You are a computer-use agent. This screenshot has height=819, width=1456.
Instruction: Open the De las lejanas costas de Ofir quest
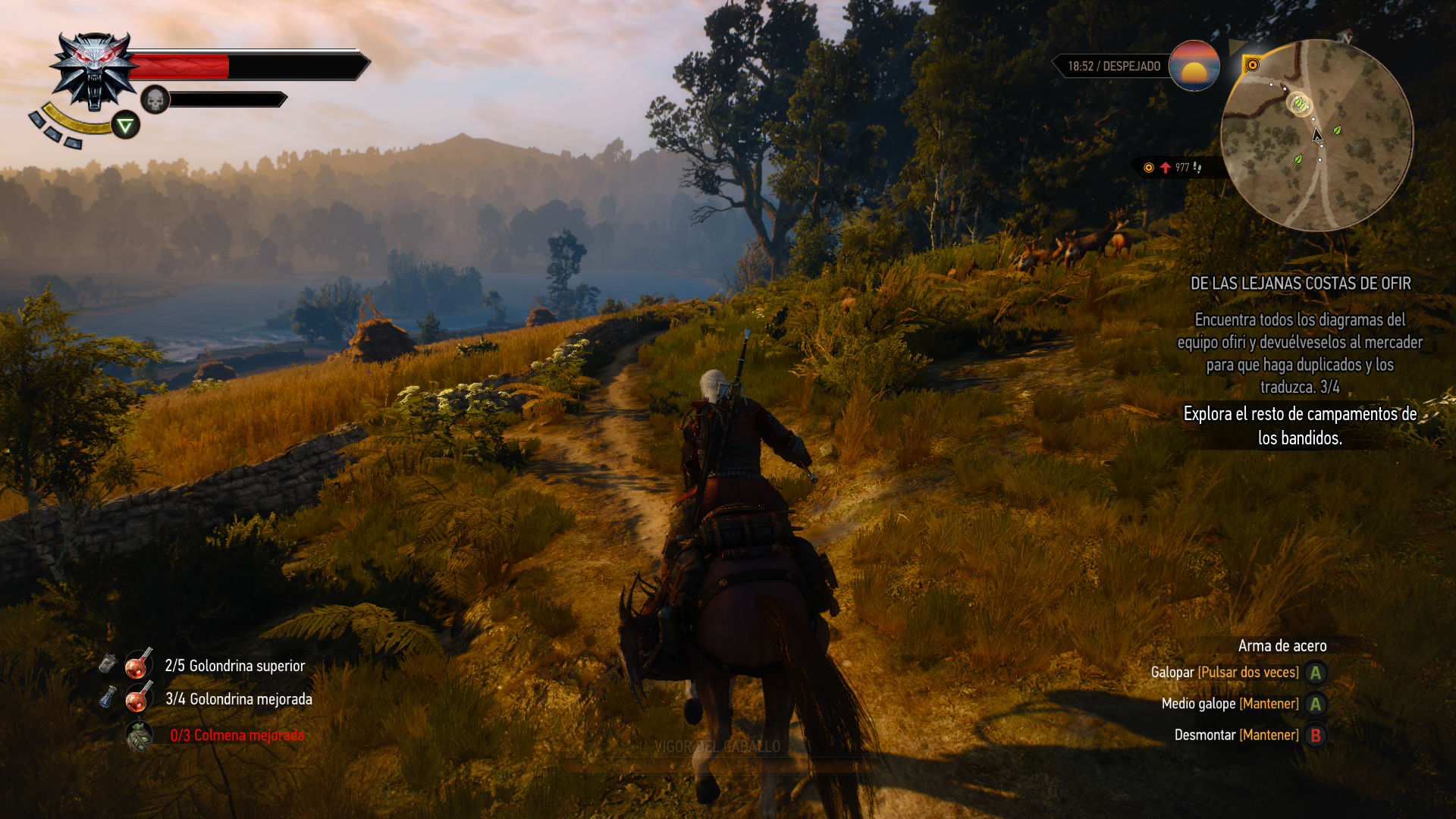click(x=1300, y=284)
